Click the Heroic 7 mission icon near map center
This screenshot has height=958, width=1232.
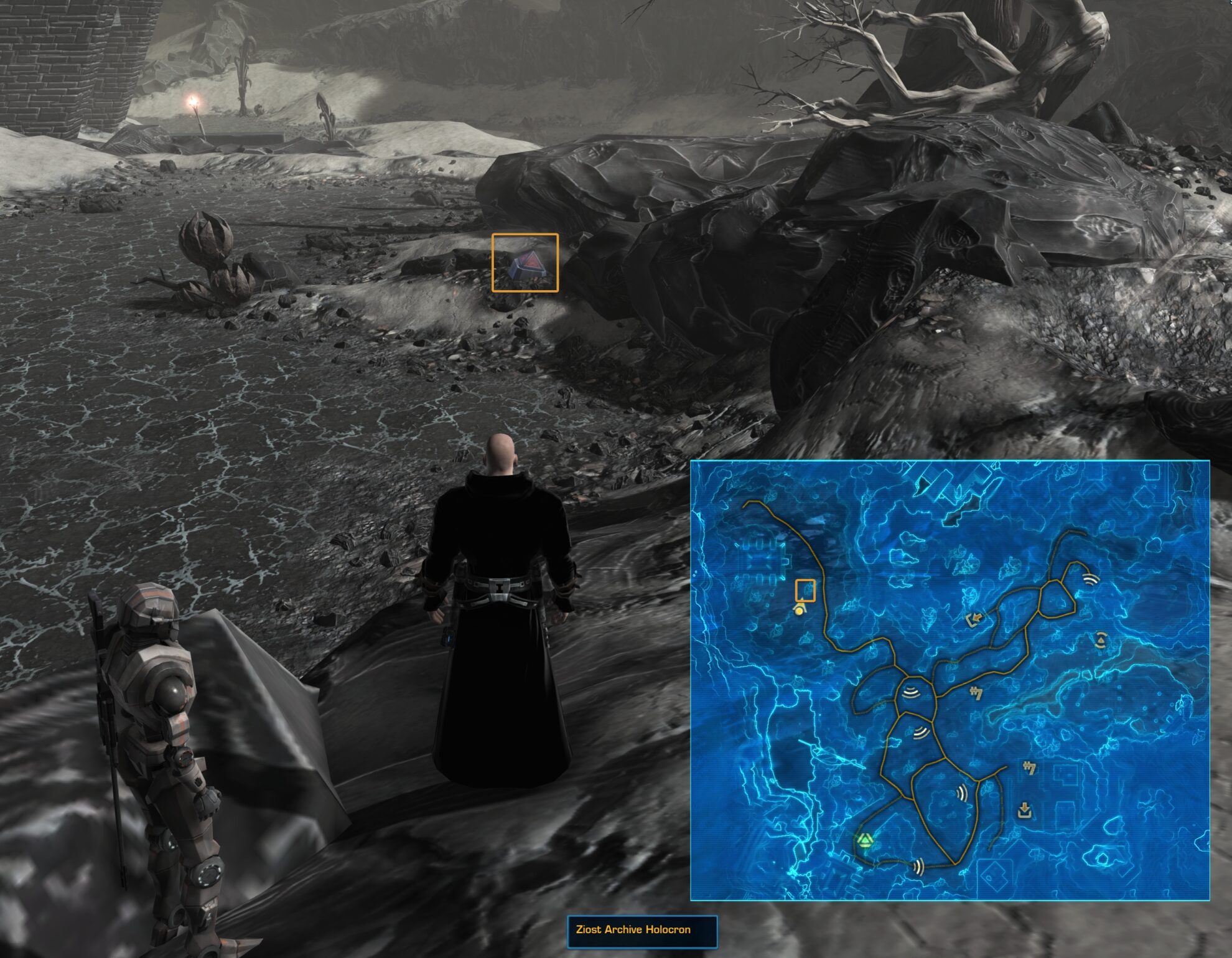point(976,694)
